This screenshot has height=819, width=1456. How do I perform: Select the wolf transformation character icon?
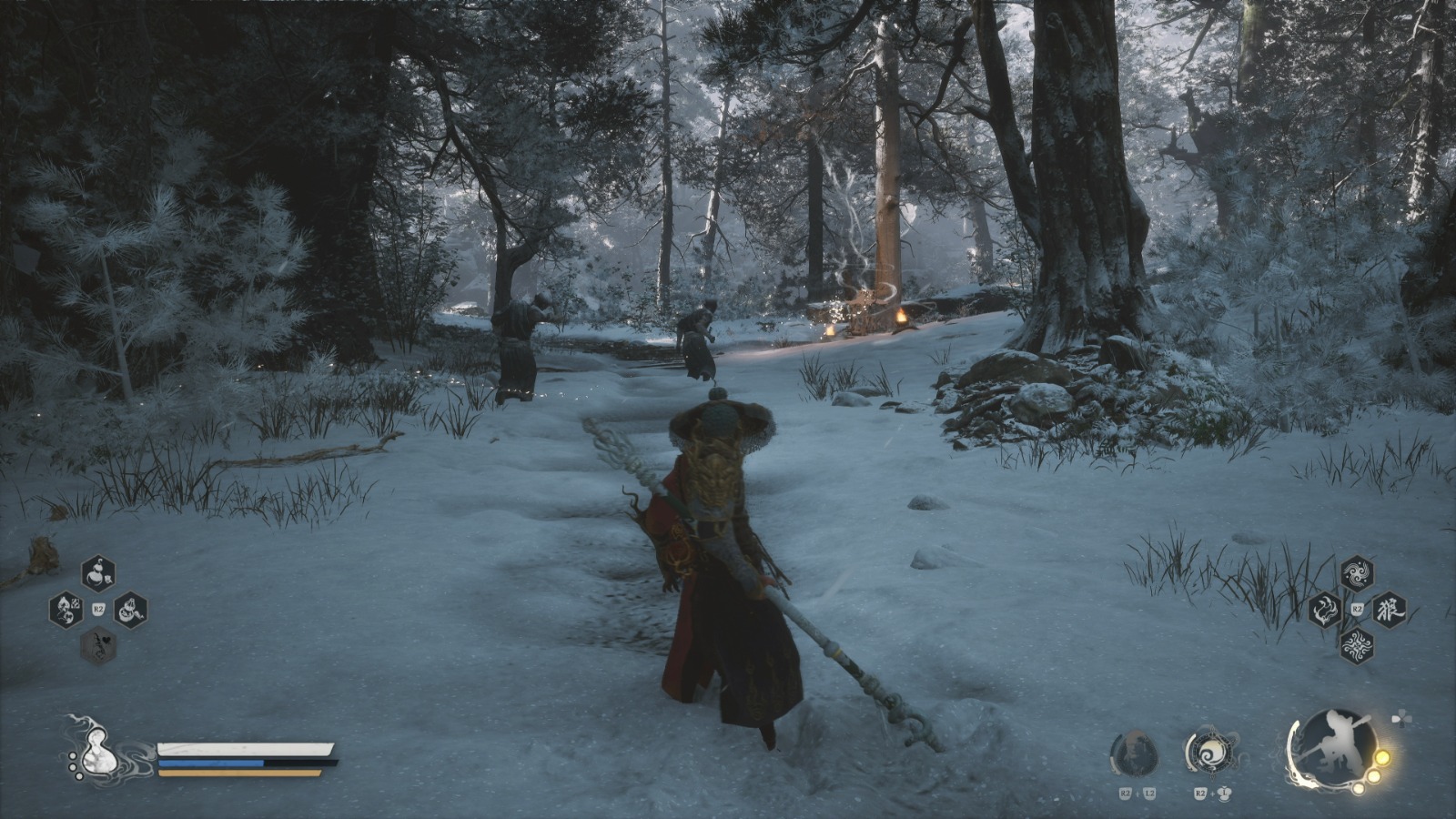(x=1387, y=610)
